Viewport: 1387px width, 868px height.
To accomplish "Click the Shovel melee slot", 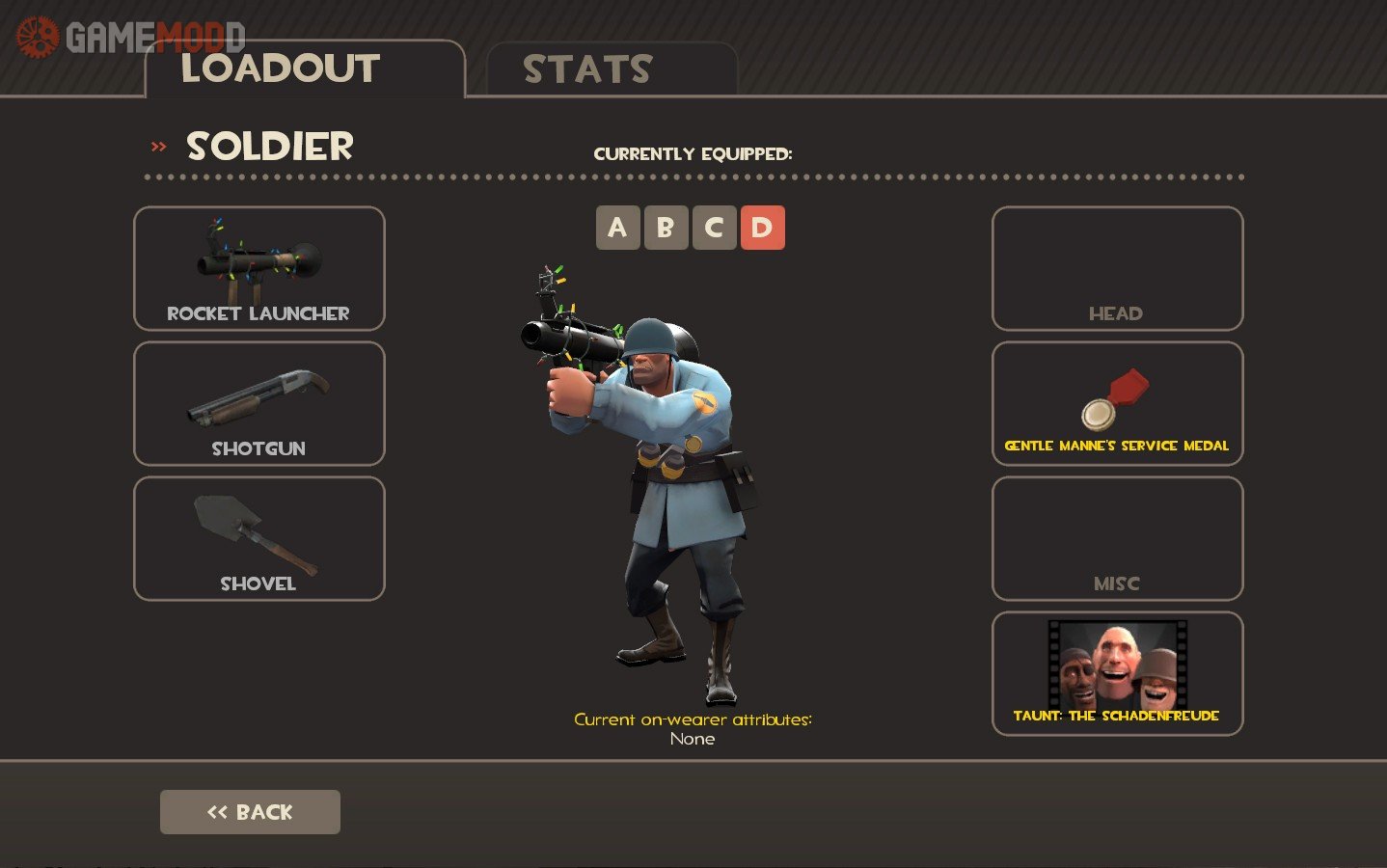I will [258, 539].
